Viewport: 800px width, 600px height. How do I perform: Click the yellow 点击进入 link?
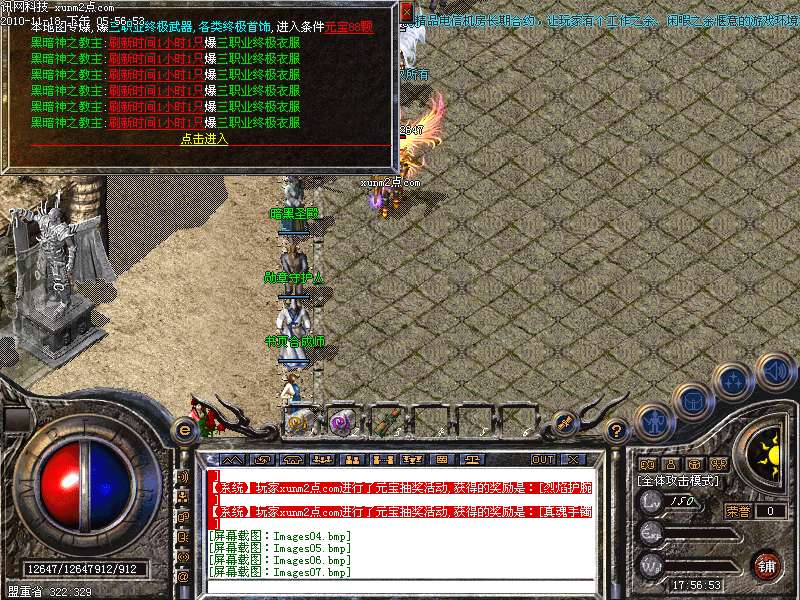click(x=204, y=140)
